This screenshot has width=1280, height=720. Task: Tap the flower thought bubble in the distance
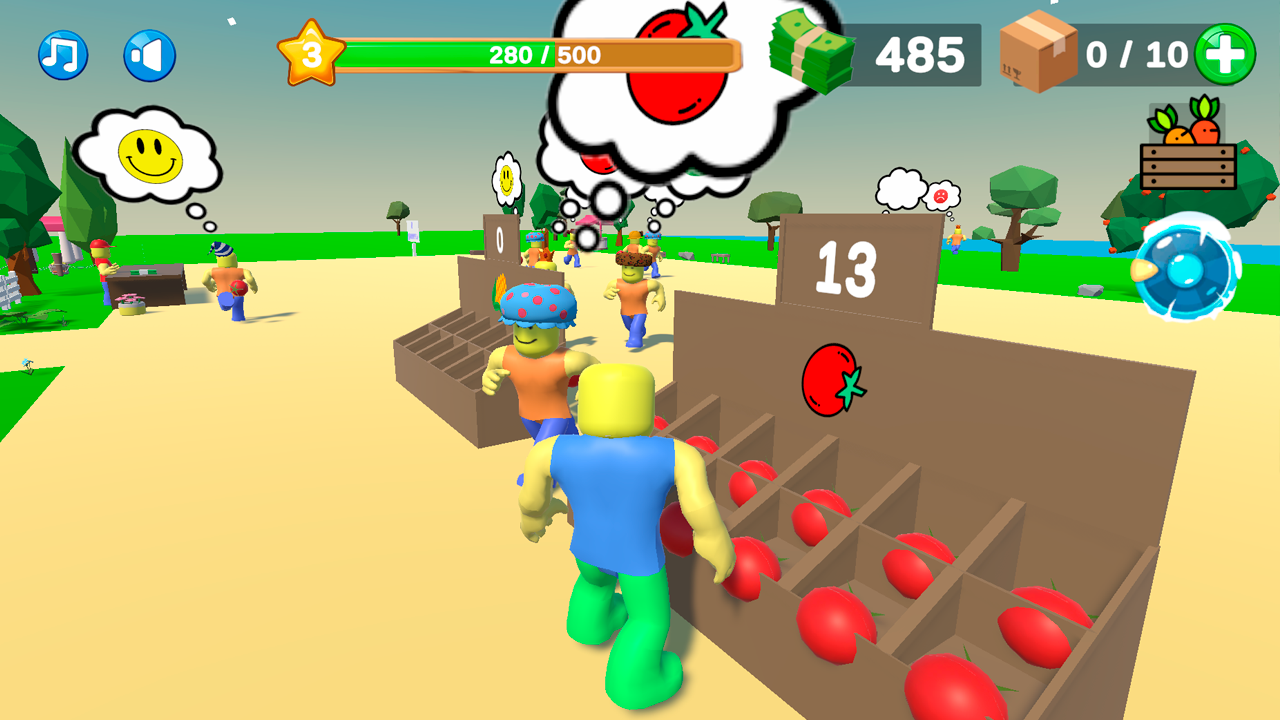508,180
